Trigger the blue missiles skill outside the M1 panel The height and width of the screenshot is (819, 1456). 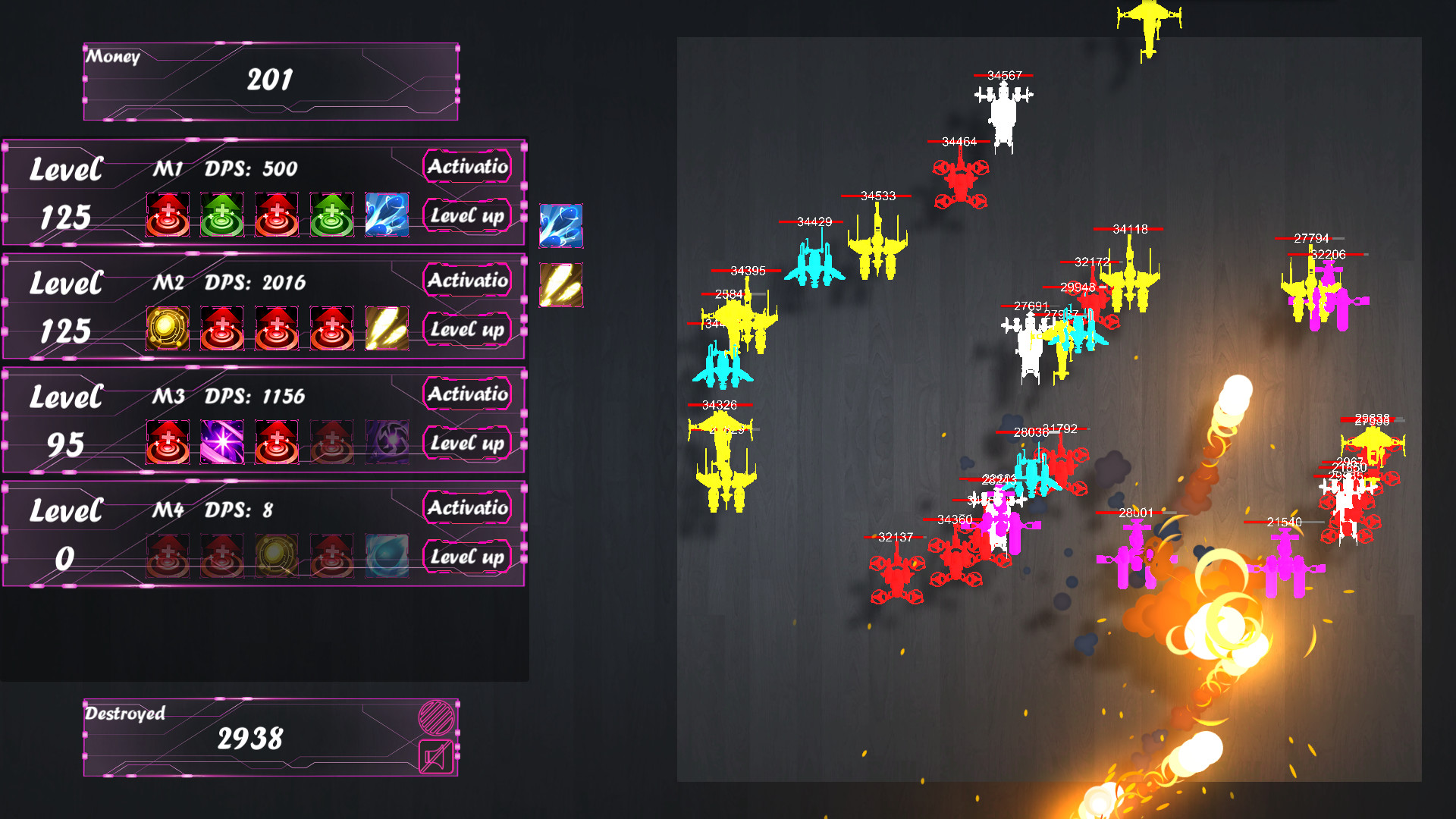click(x=561, y=225)
